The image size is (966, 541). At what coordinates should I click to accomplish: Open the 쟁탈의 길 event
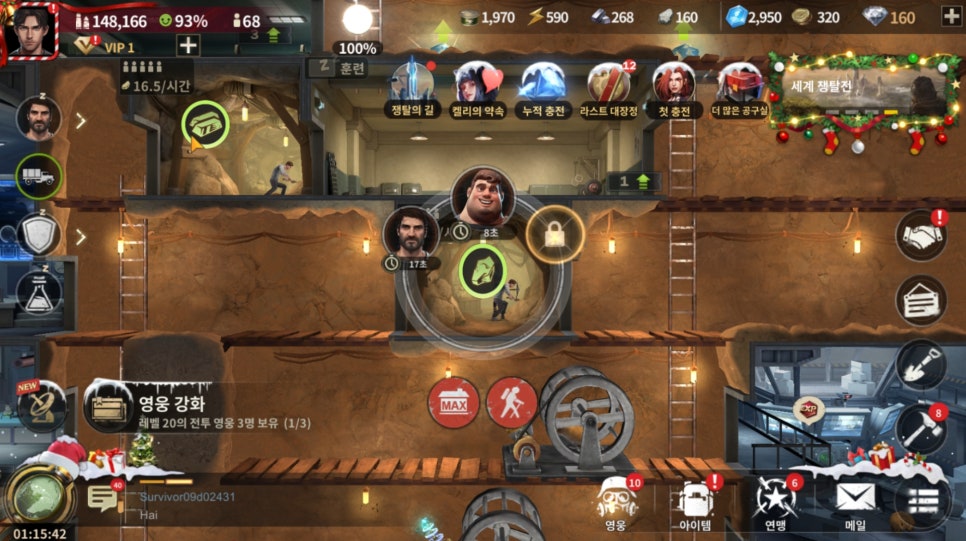410,88
